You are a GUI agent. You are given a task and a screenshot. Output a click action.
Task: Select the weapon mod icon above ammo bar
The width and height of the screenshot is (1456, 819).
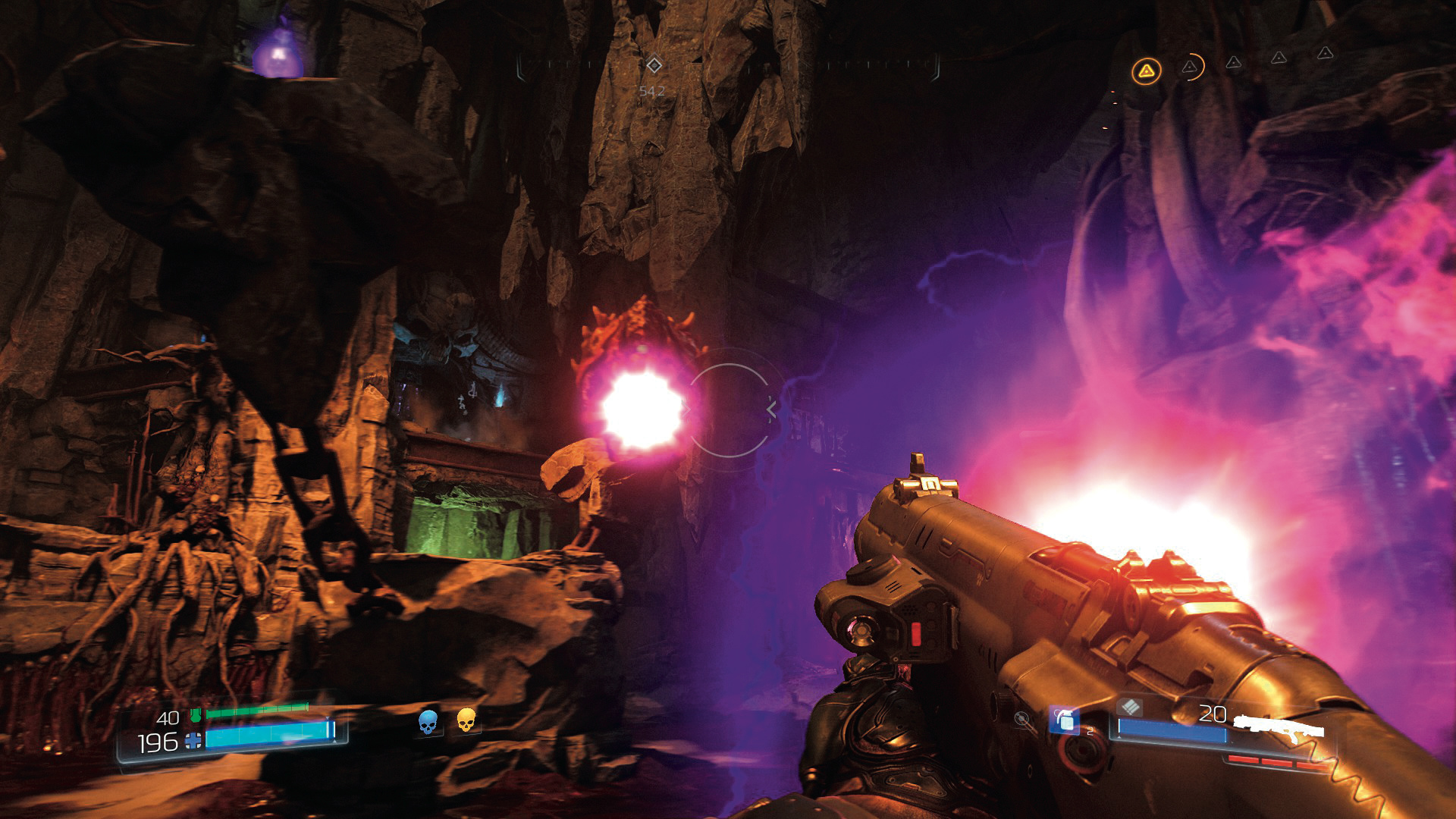click(1130, 707)
